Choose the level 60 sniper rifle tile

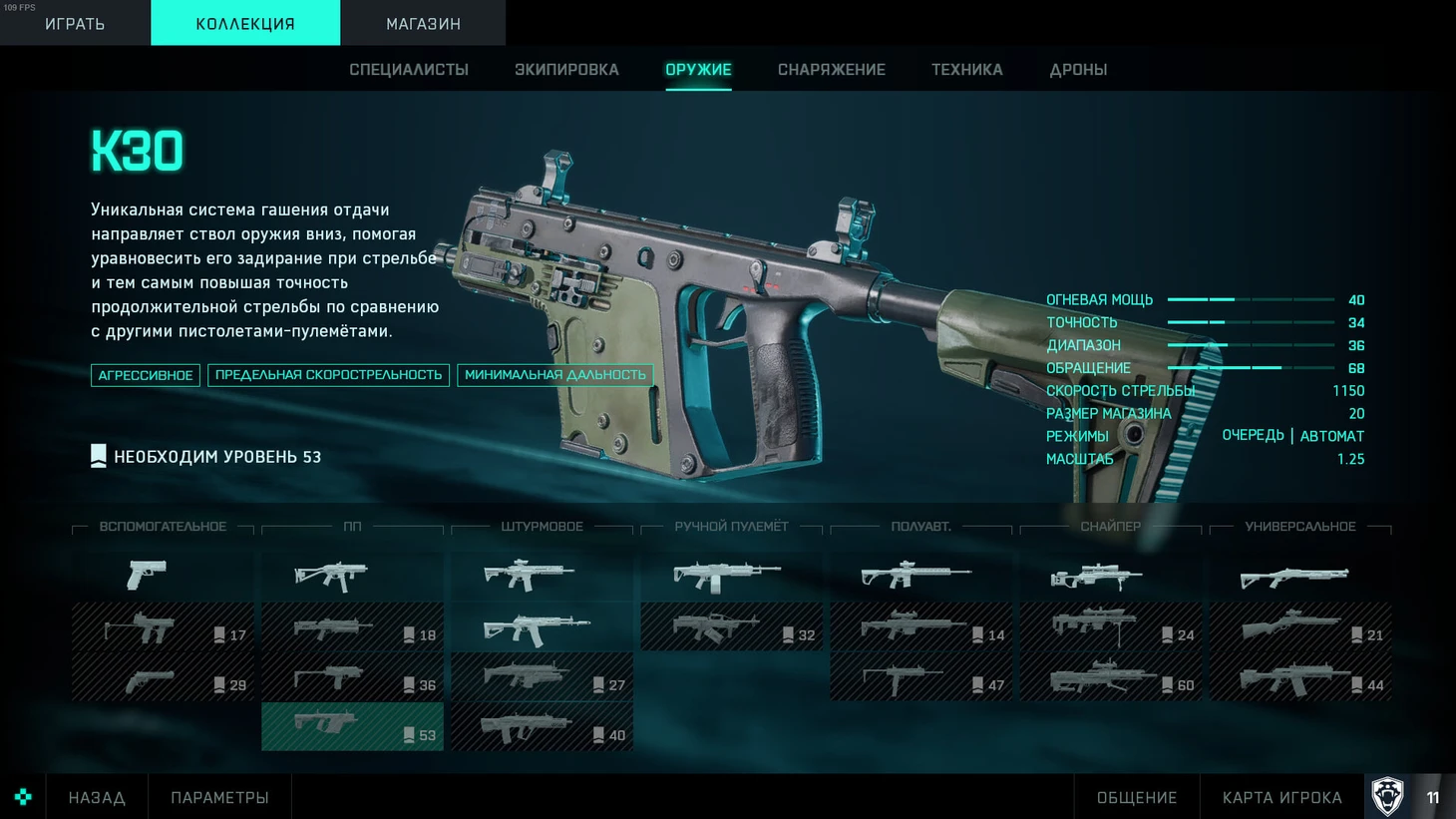[1110, 678]
